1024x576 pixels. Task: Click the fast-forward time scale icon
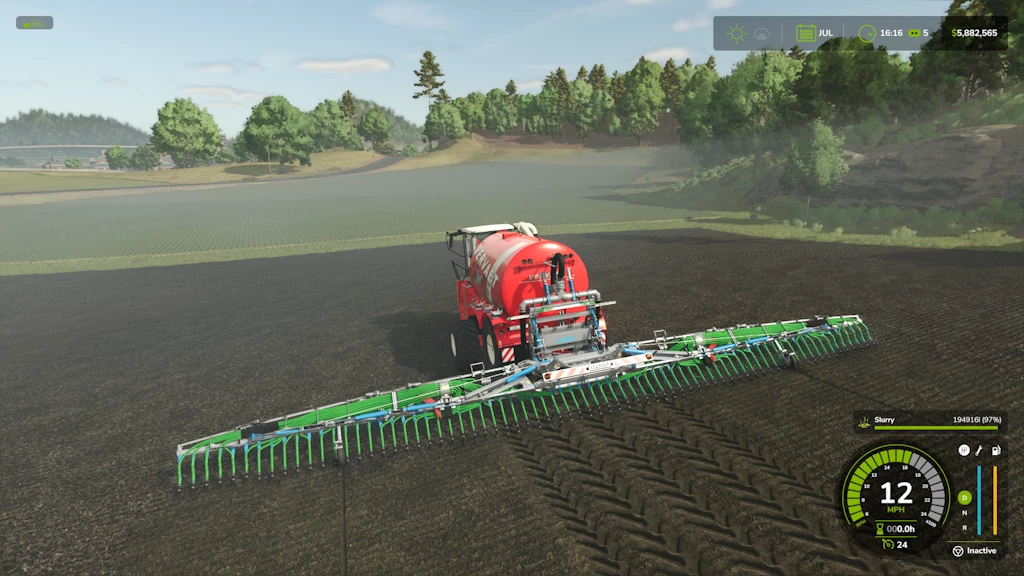(x=913, y=33)
